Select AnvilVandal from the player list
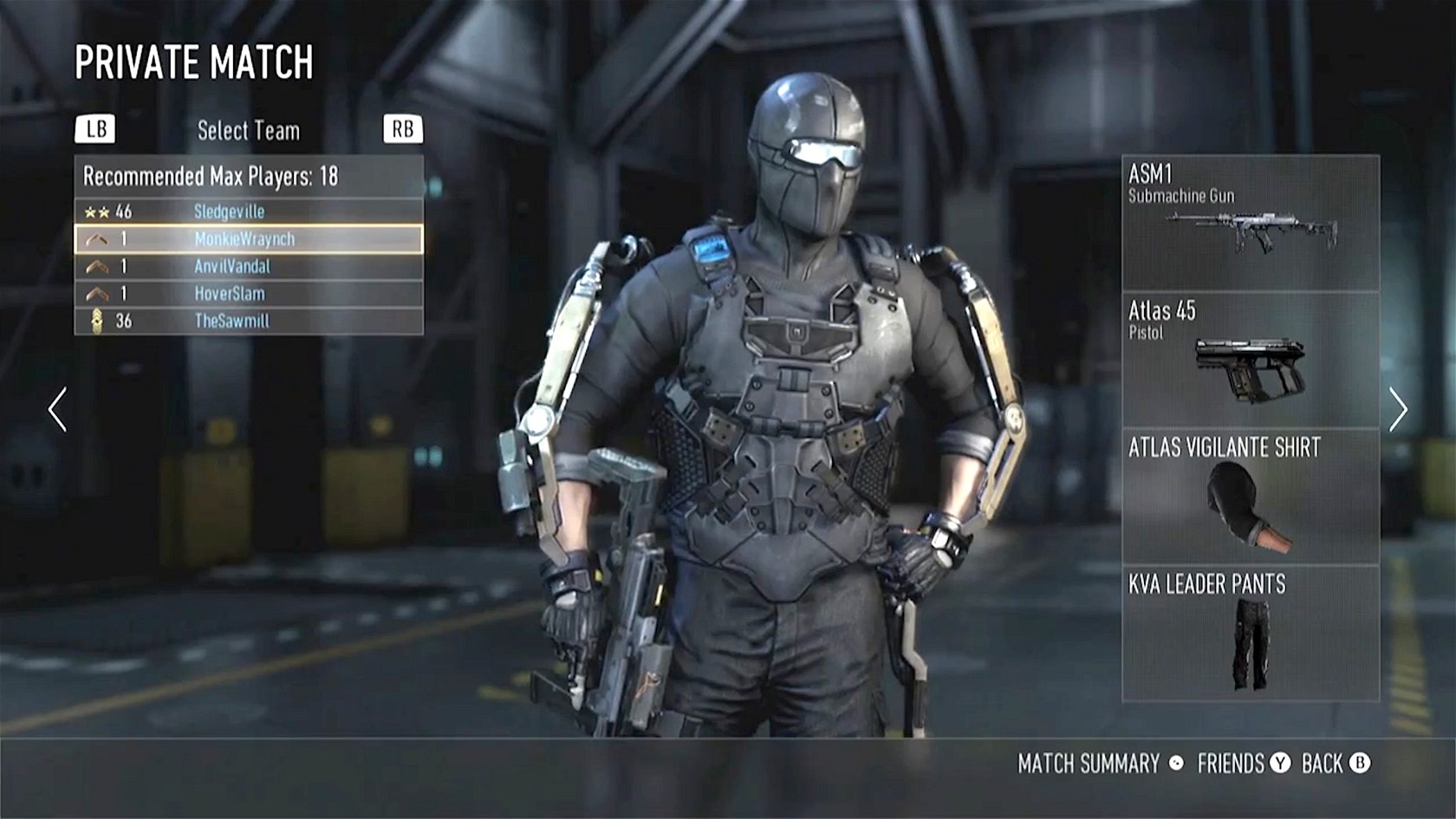Screen dimensions: 1456x819 click(249, 266)
